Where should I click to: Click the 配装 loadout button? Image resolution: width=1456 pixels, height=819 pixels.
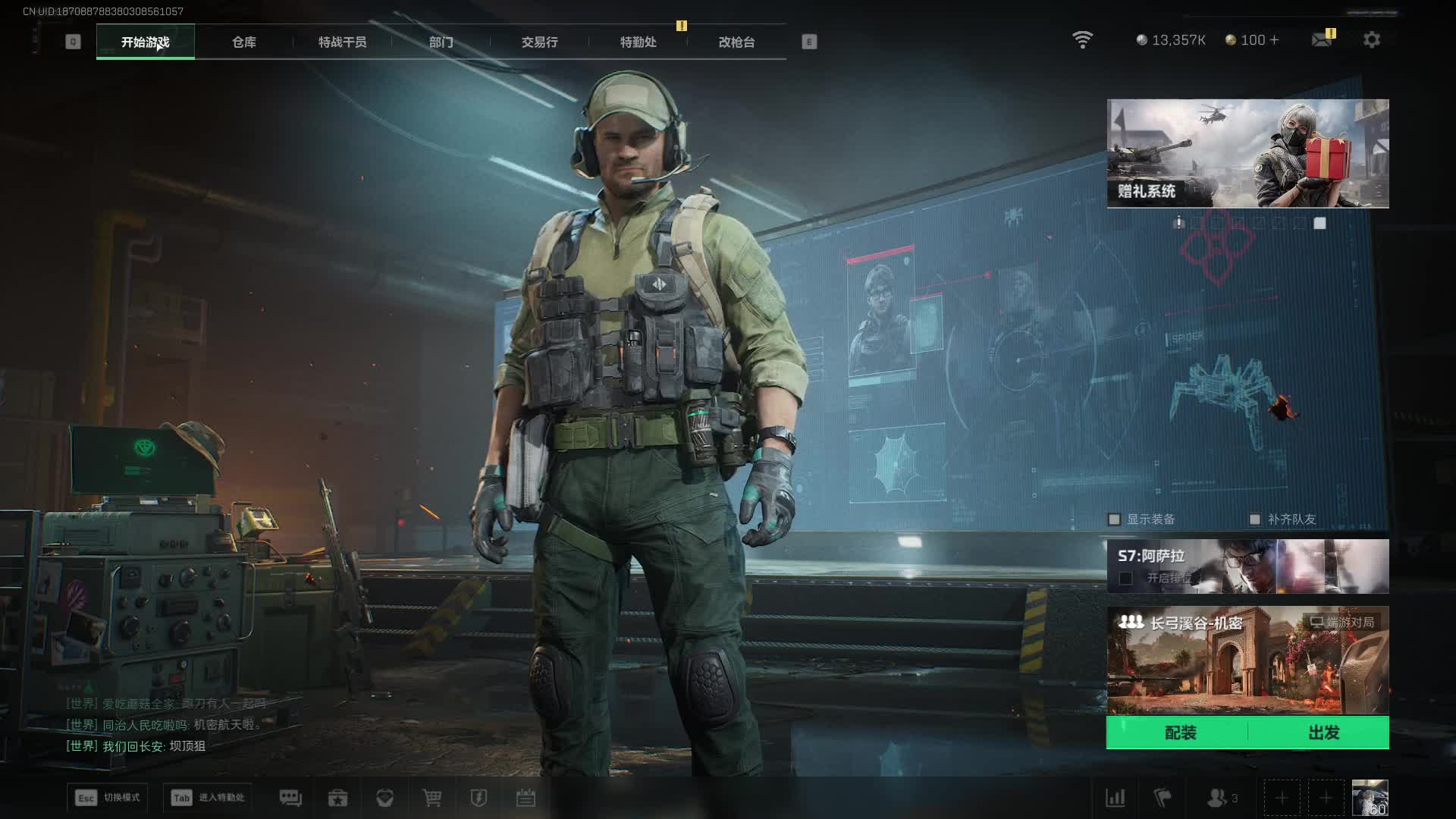coord(1180,733)
